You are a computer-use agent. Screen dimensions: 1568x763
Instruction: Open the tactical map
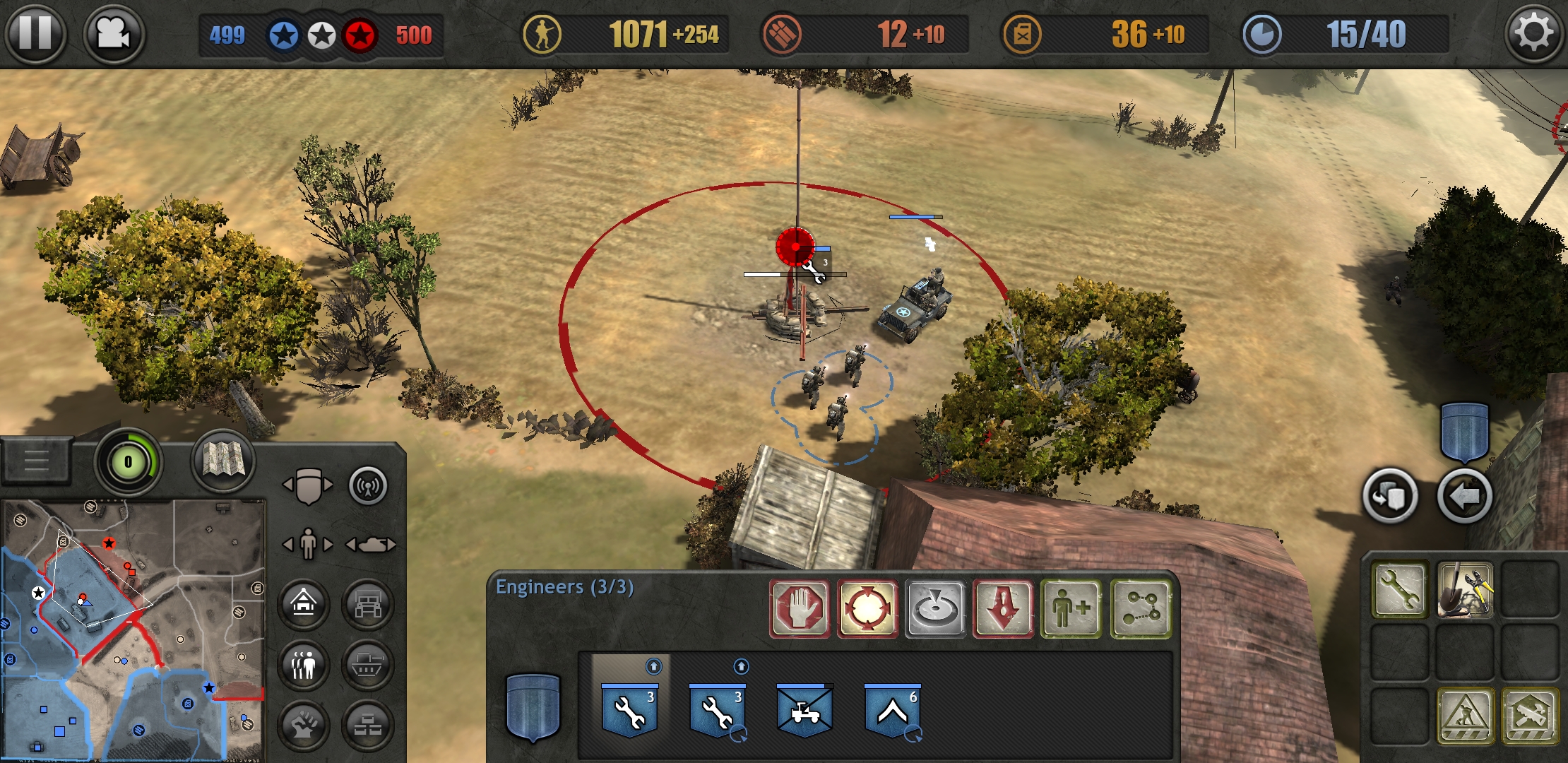222,461
